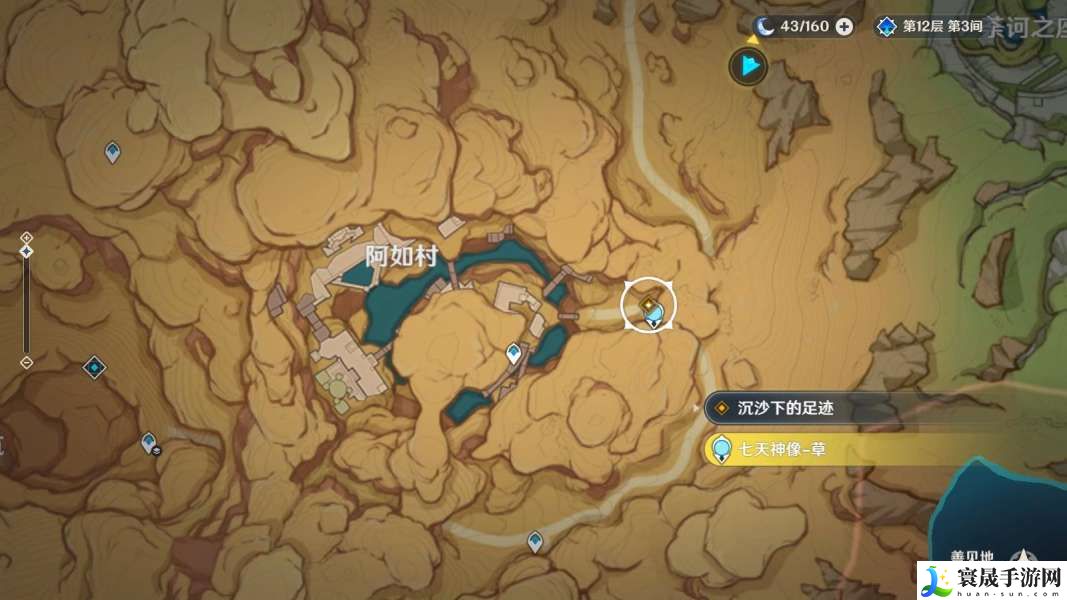Click the blue arrow quest navigation icon
The width and height of the screenshot is (1067, 600).
pos(747,67)
